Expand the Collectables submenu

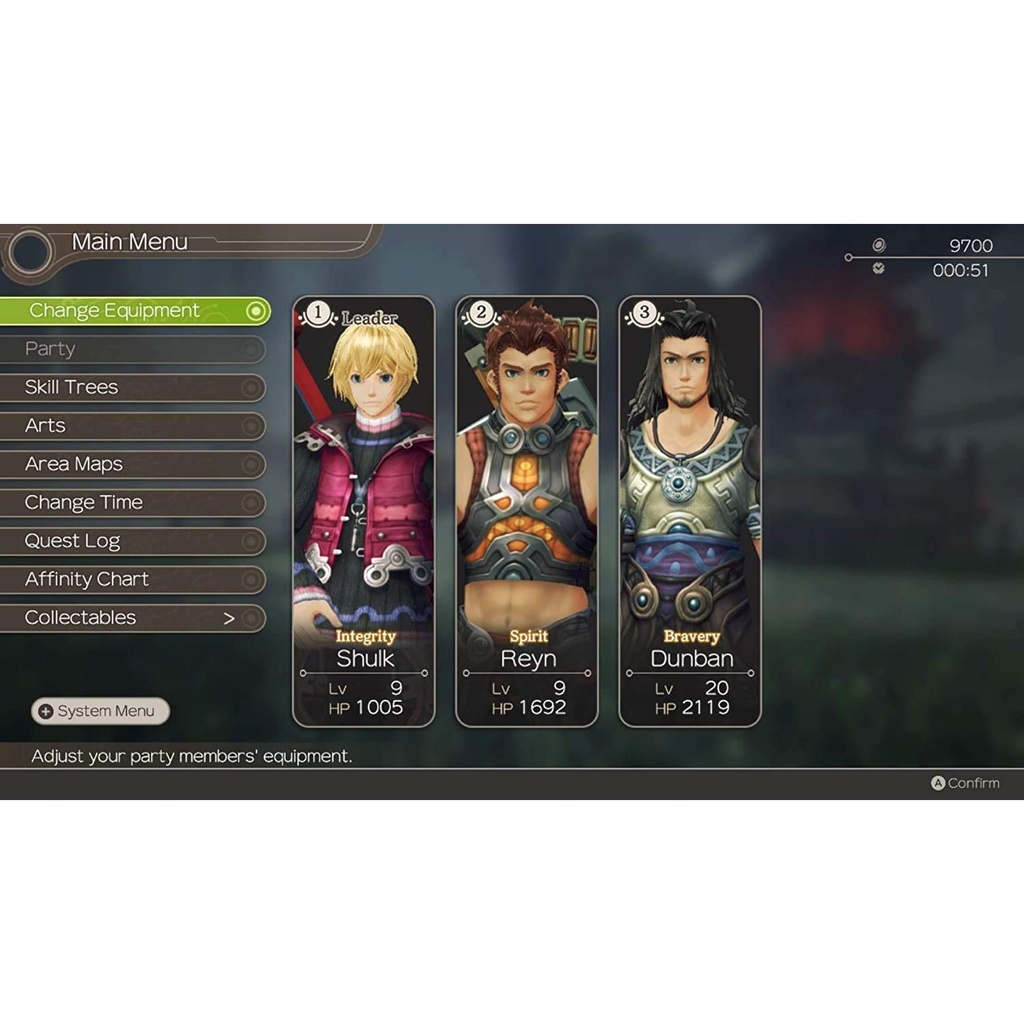pos(130,618)
